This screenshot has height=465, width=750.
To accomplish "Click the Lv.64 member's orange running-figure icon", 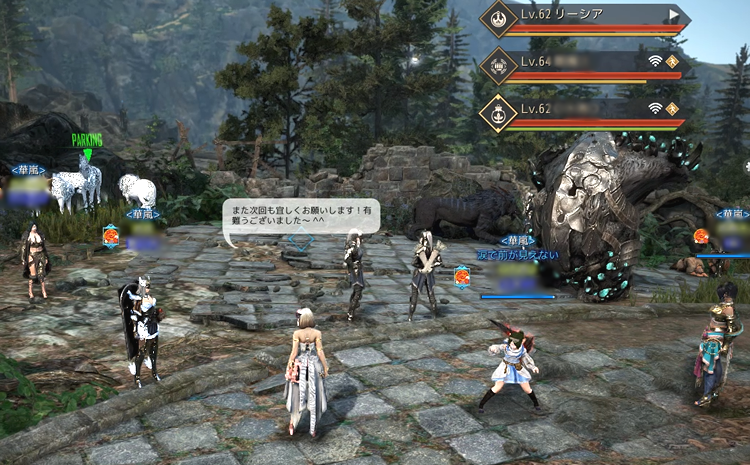I will tap(673, 61).
